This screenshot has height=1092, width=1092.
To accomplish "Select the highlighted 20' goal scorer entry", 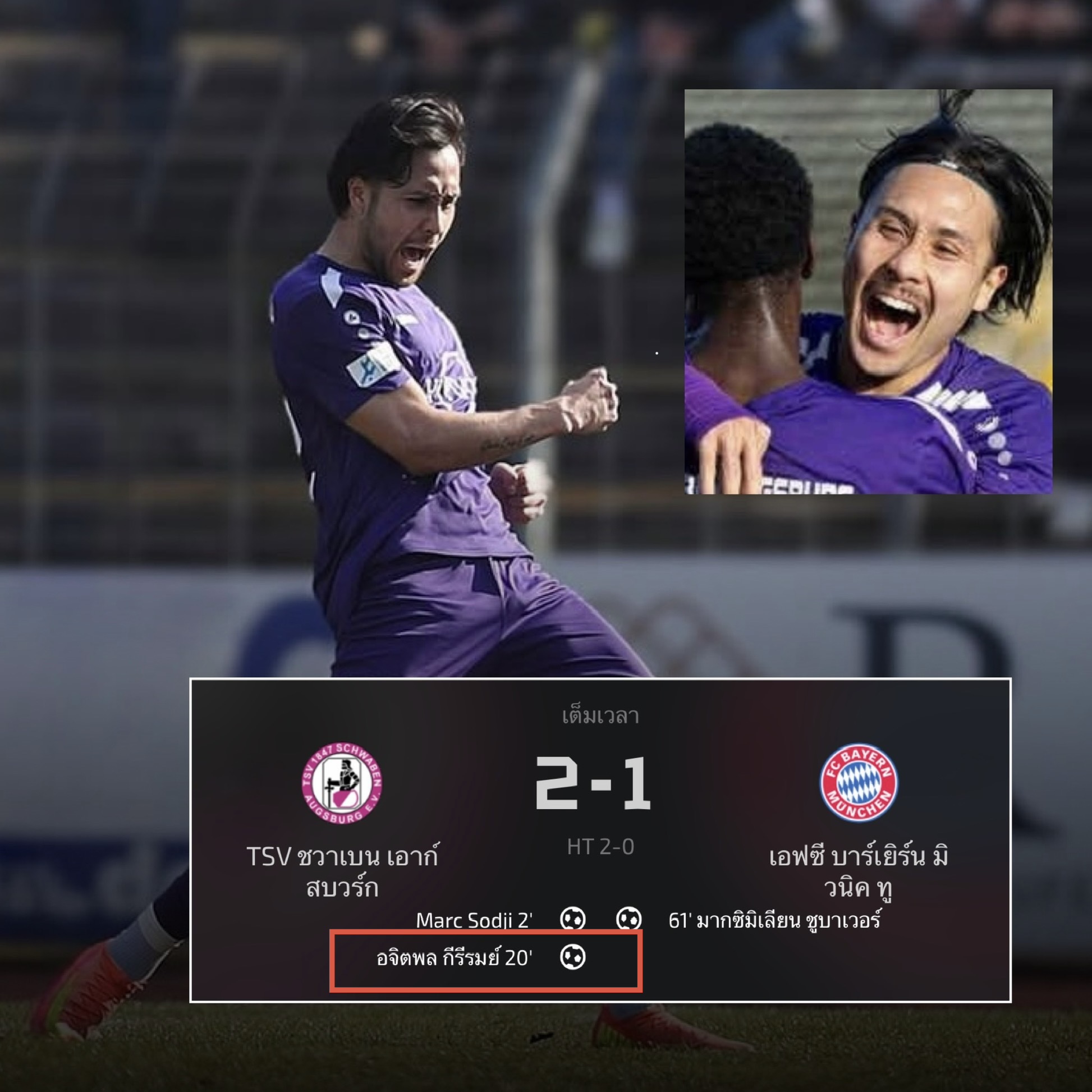I will pos(455,958).
